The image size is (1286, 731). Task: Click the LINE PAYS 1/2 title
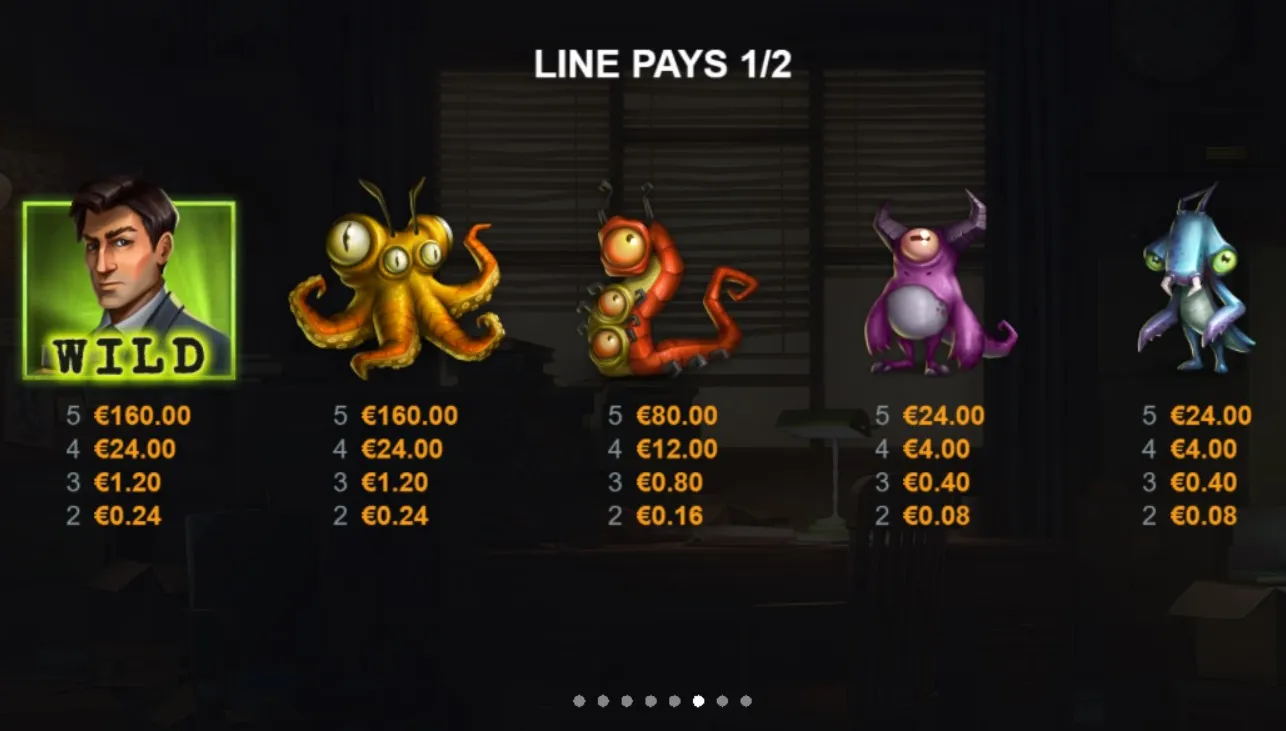[x=664, y=65]
